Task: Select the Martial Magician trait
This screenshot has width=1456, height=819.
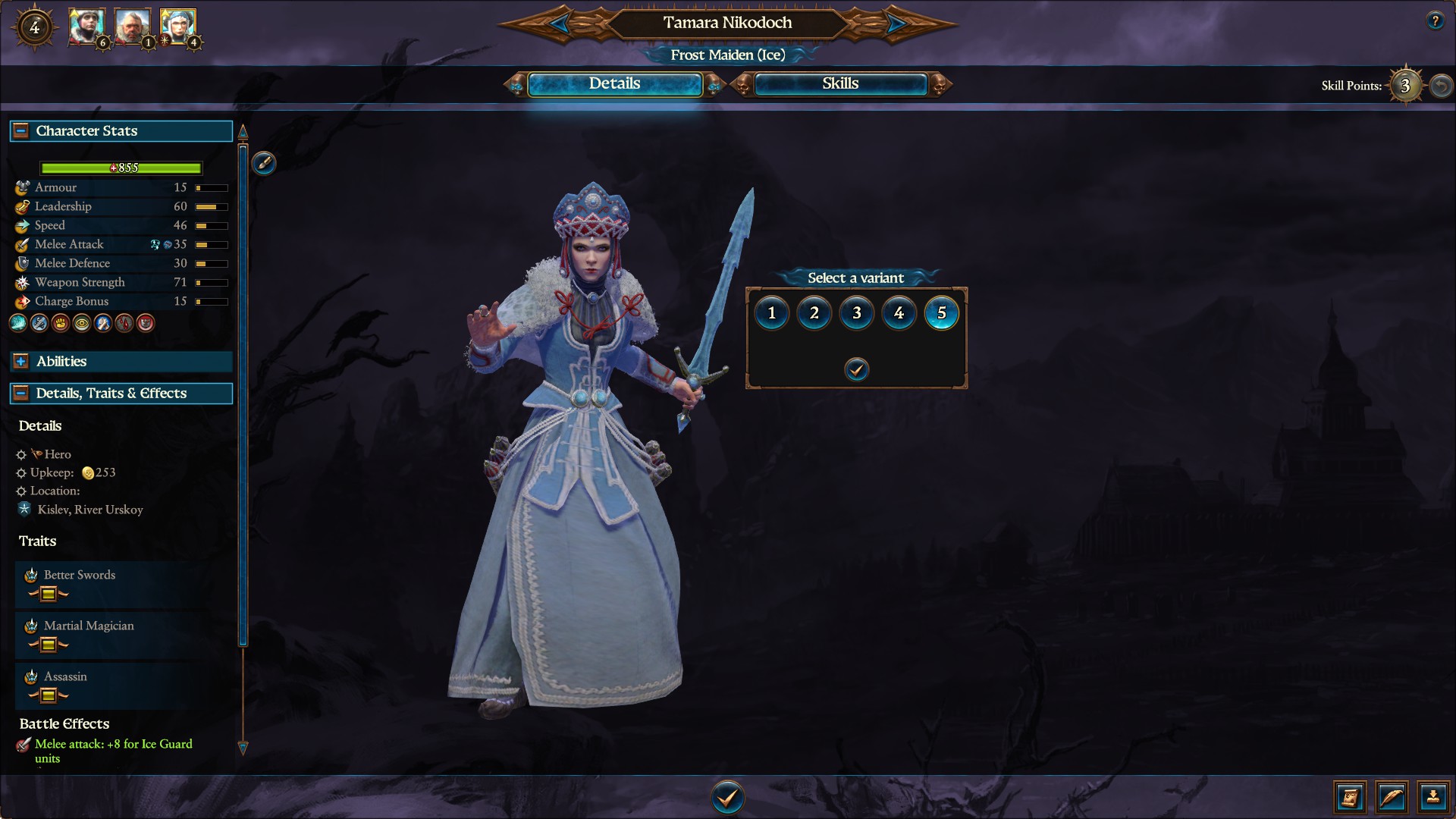Action: point(89,626)
